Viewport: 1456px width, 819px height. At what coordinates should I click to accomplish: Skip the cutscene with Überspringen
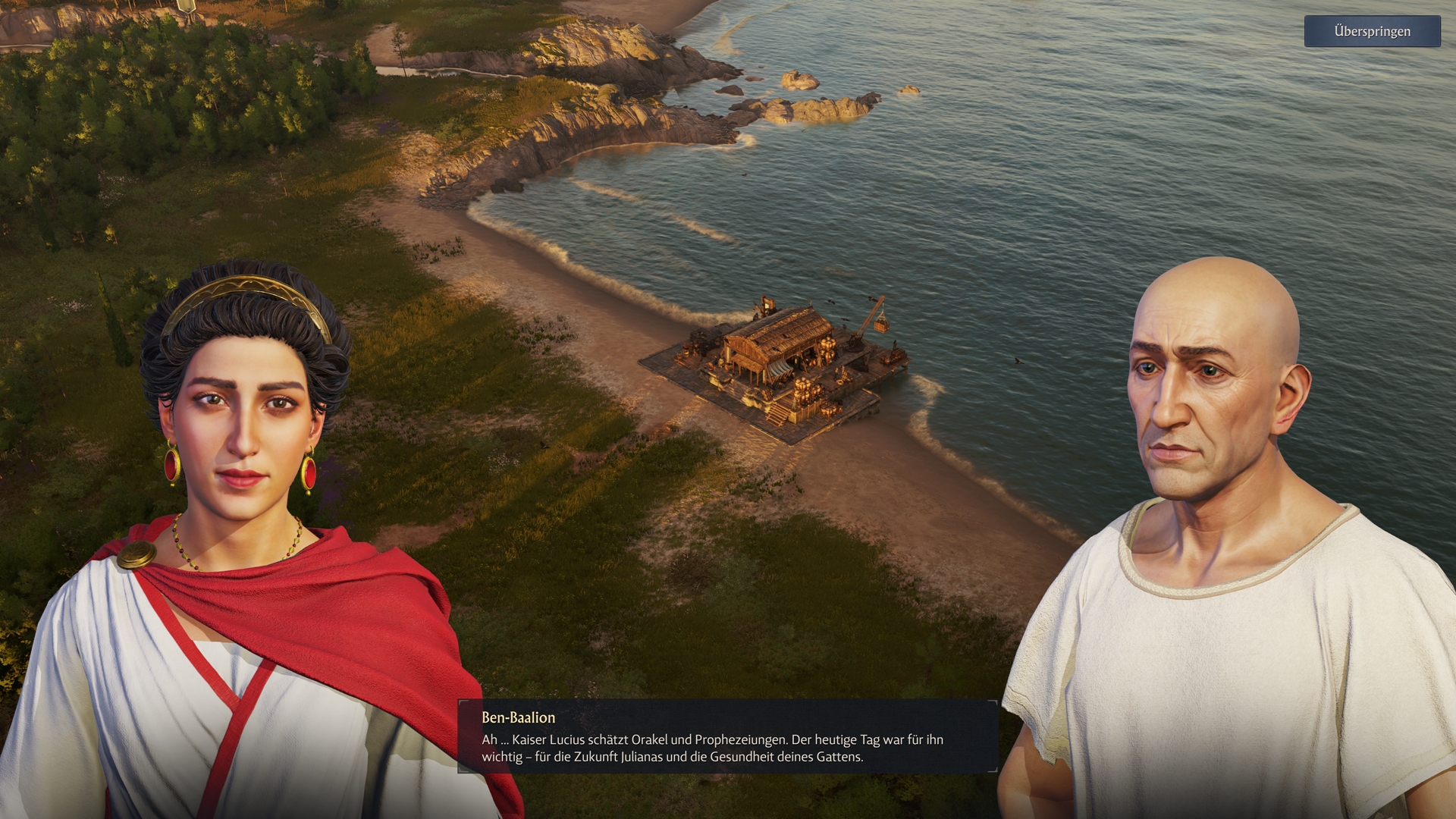click(1372, 32)
